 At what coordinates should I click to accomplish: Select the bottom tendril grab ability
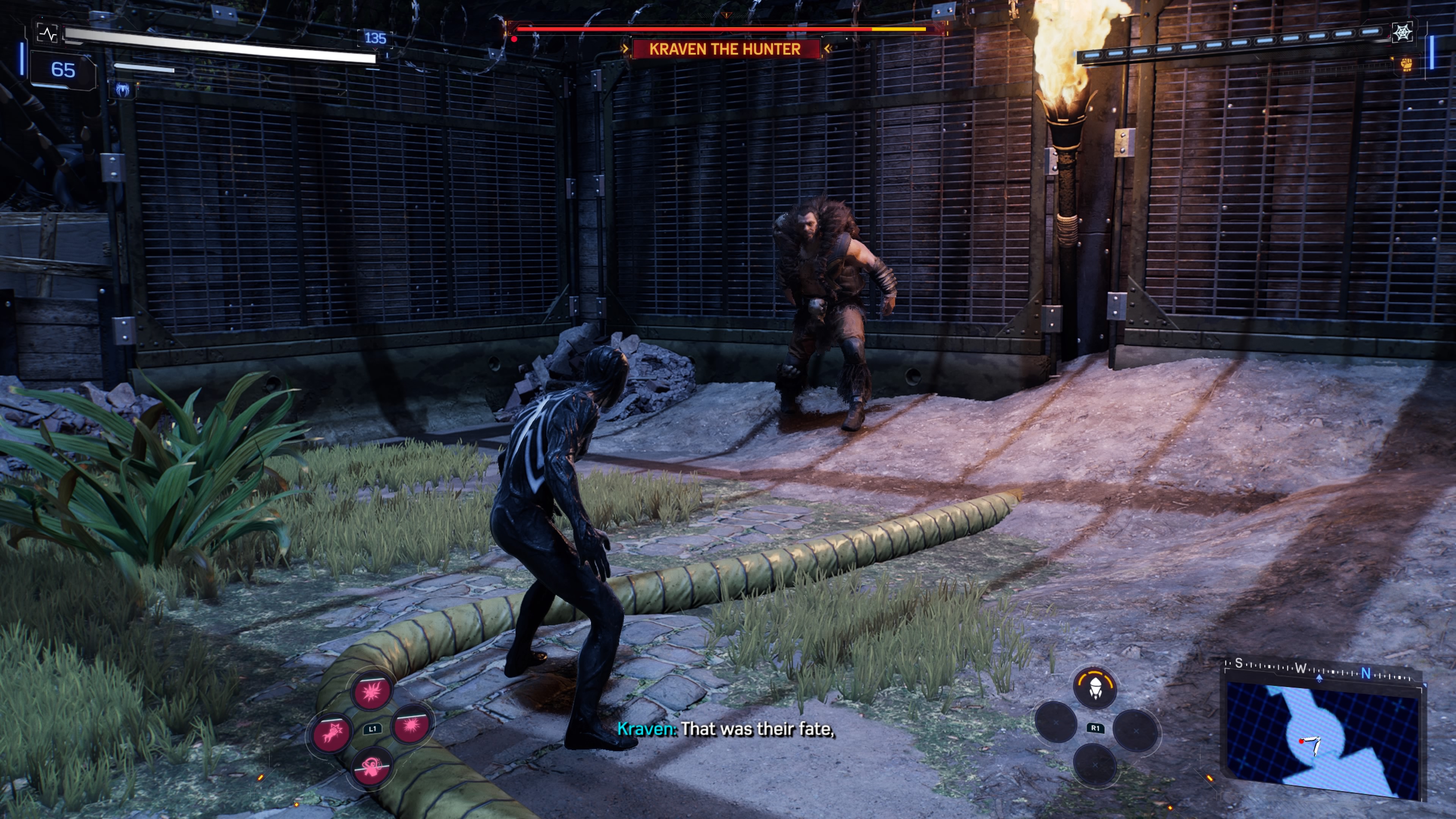click(x=371, y=767)
